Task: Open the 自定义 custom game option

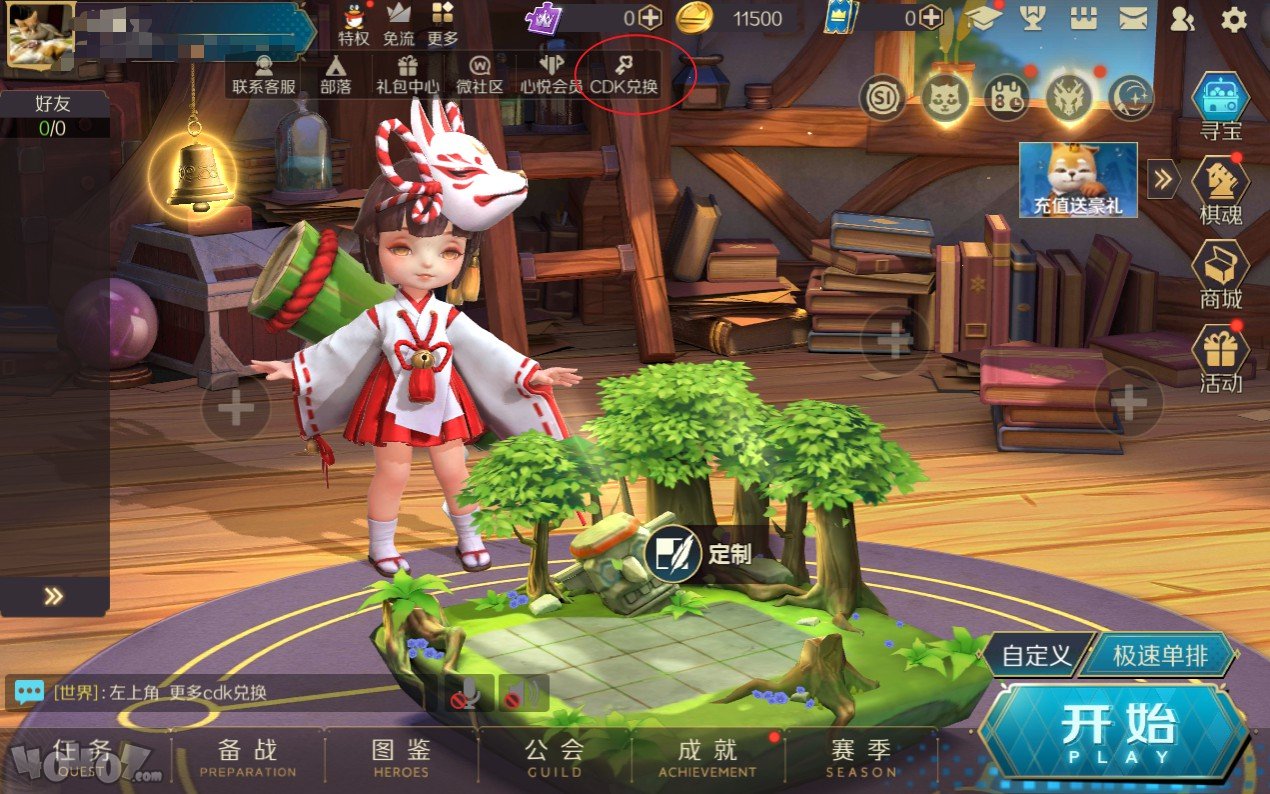Action: [x=1036, y=657]
